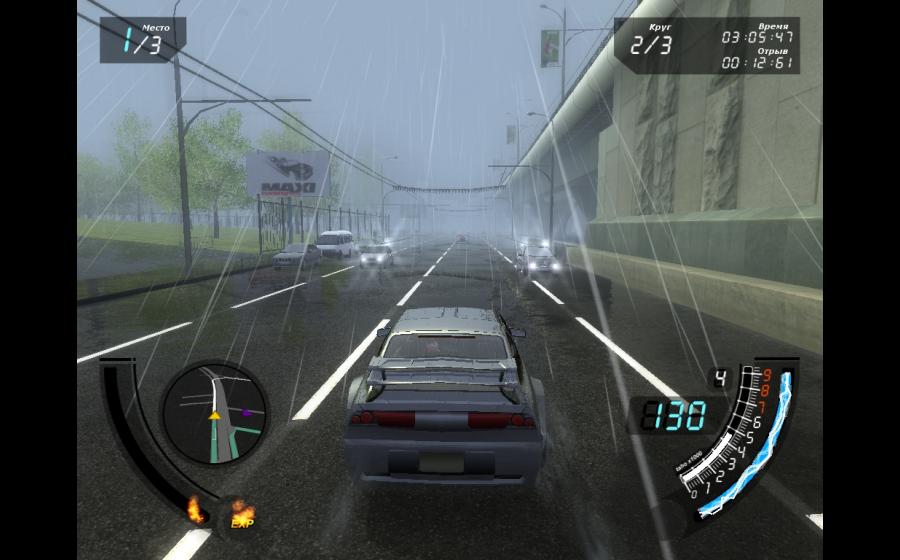
Task: Select the purple opponent marker on minimap
Action: click(246, 411)
